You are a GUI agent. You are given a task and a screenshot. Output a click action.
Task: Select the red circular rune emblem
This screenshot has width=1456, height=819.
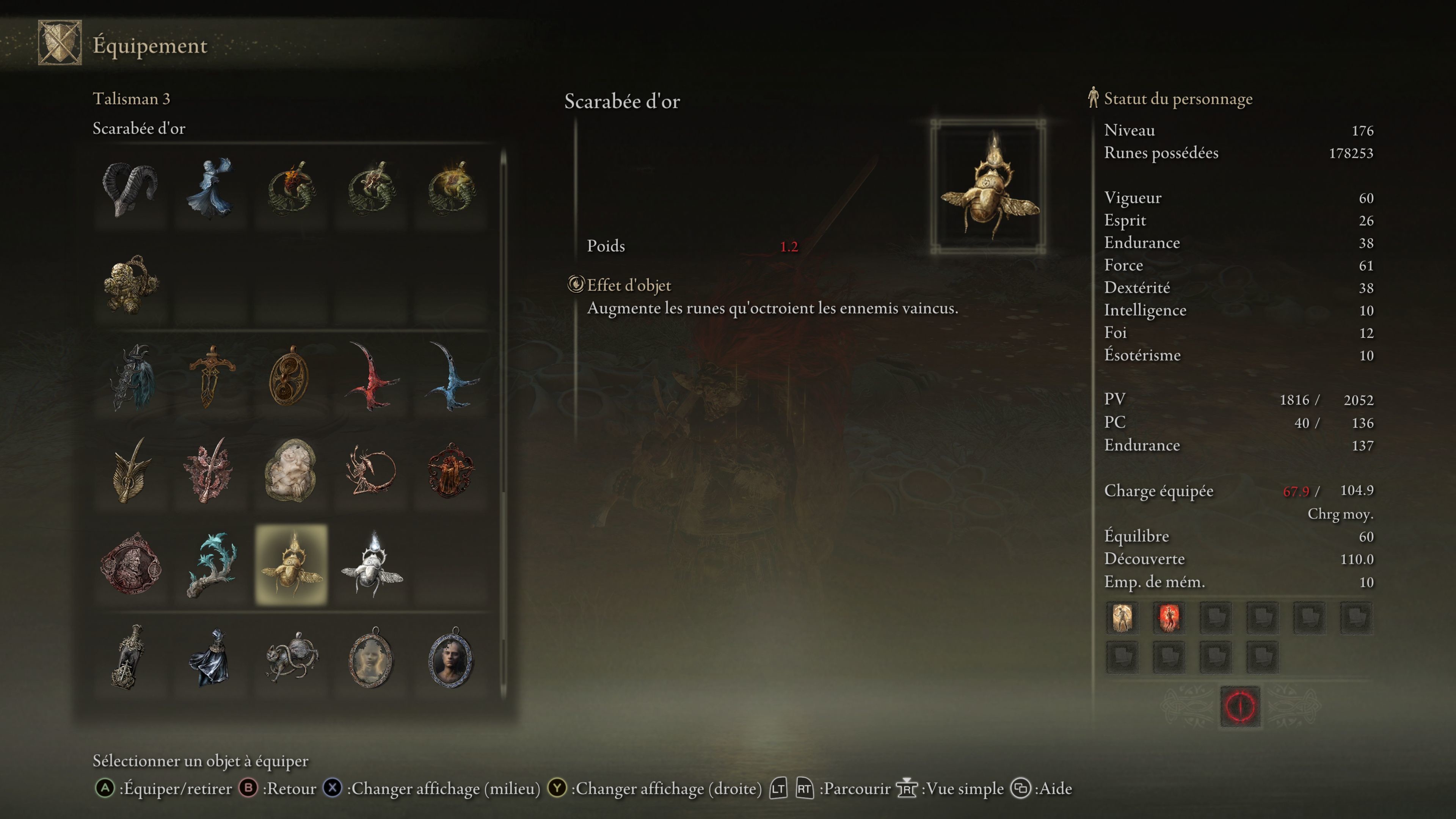point(1240,706)
